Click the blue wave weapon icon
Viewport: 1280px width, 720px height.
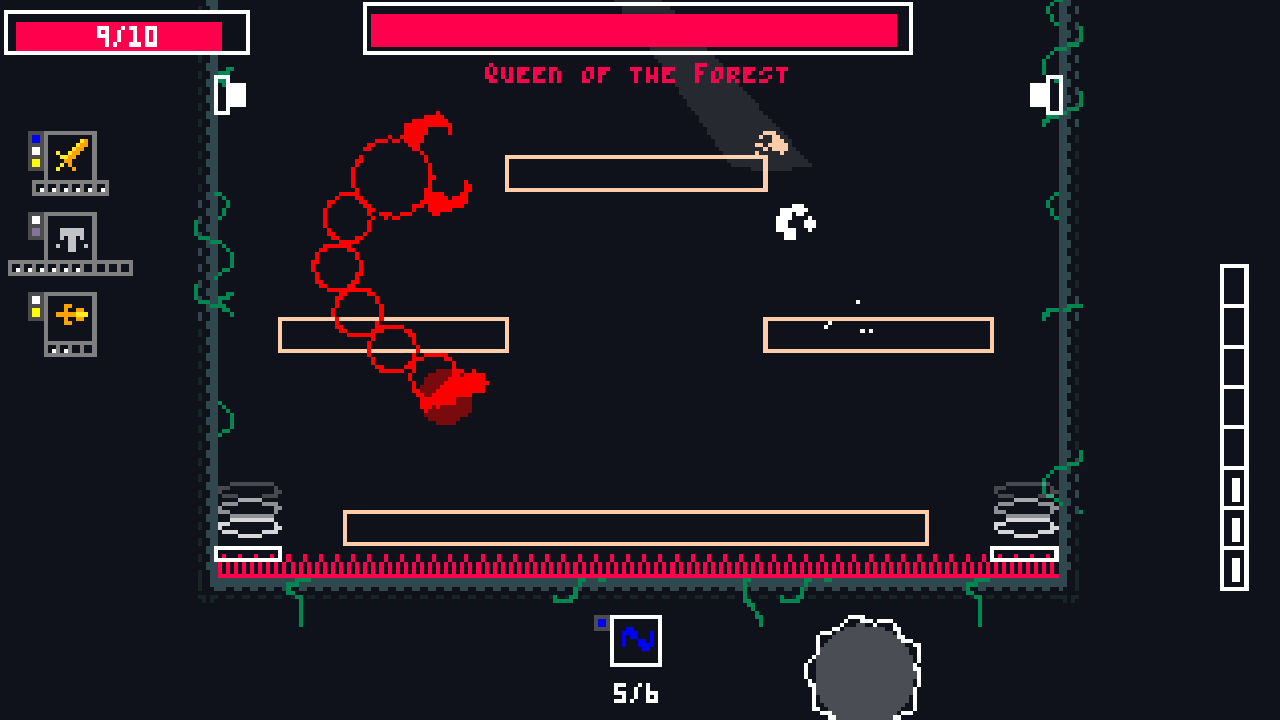pyautogui.click(x=637, y=641)
